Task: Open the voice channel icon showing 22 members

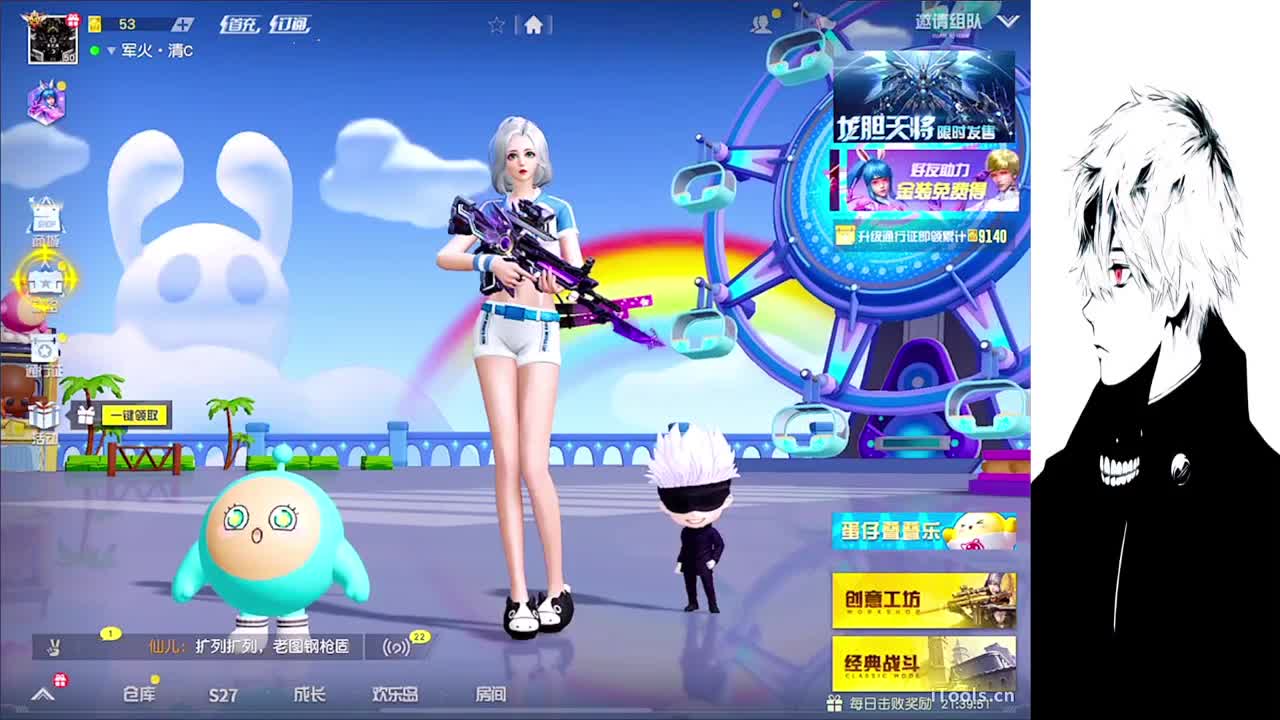Action: pos(396,646)
